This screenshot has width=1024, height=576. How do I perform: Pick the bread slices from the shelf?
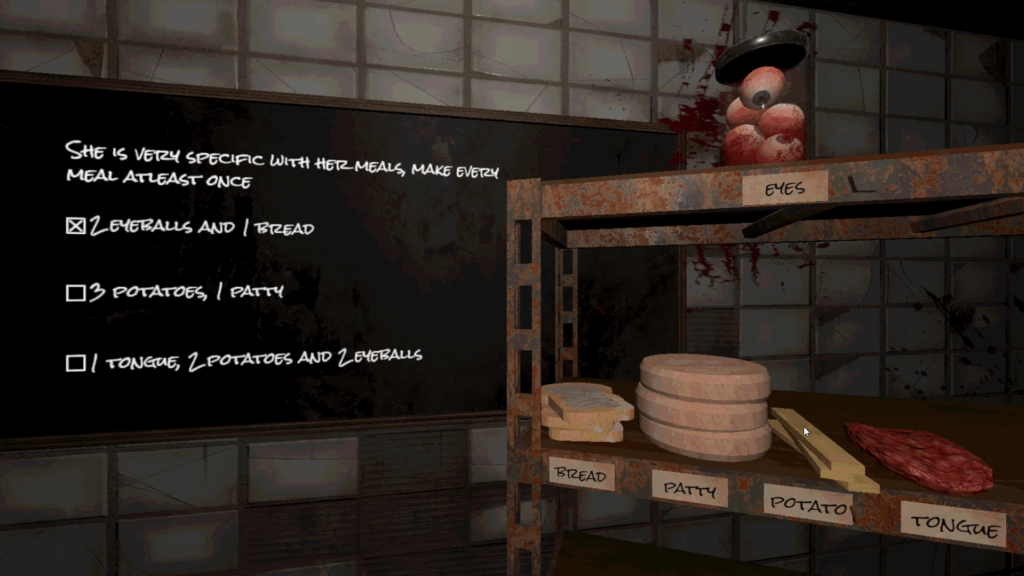pos(586,412)
